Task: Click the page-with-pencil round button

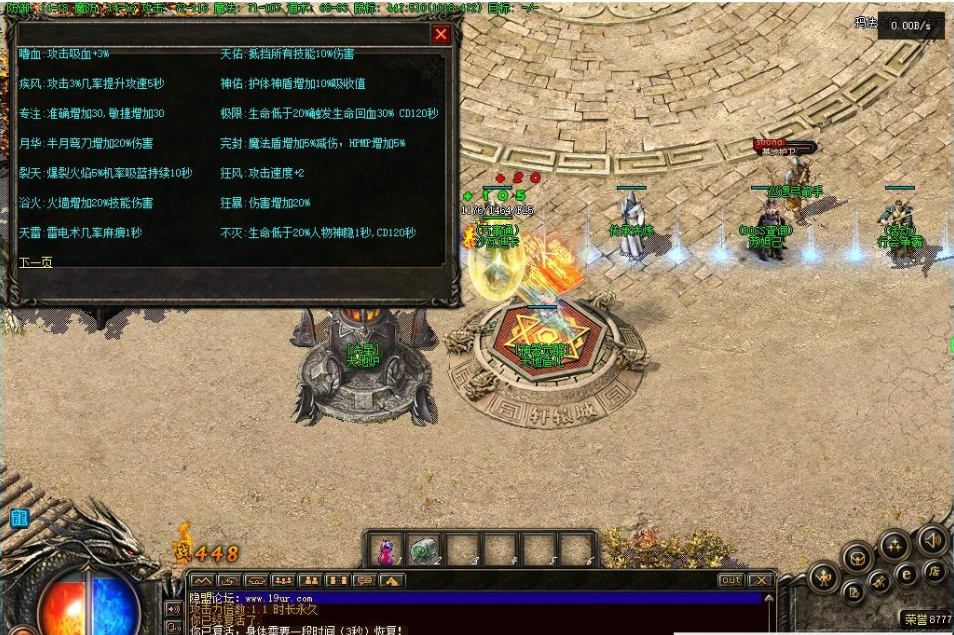Action: click(x=853, y=591)
